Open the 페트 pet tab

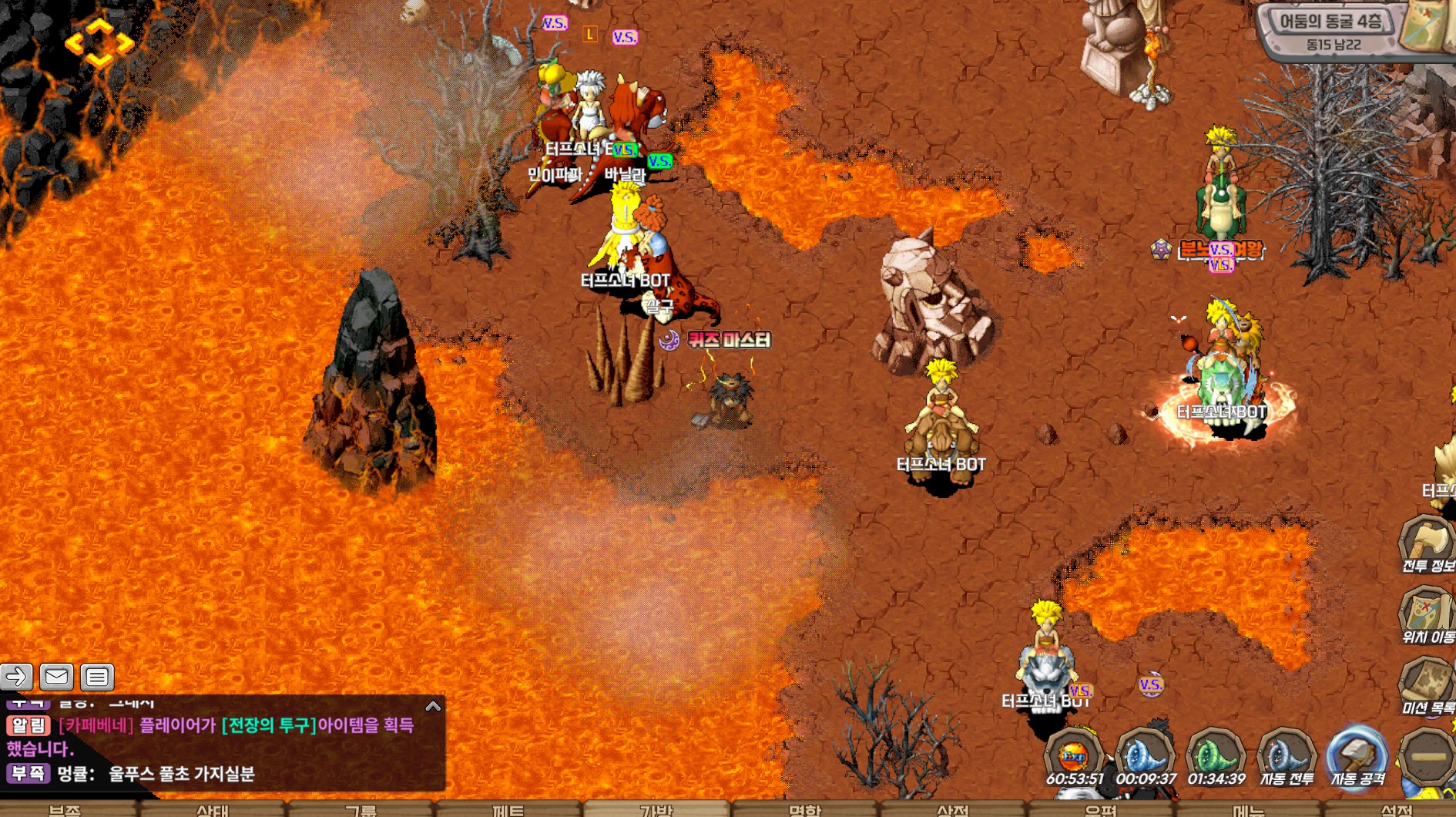(508, 810)
